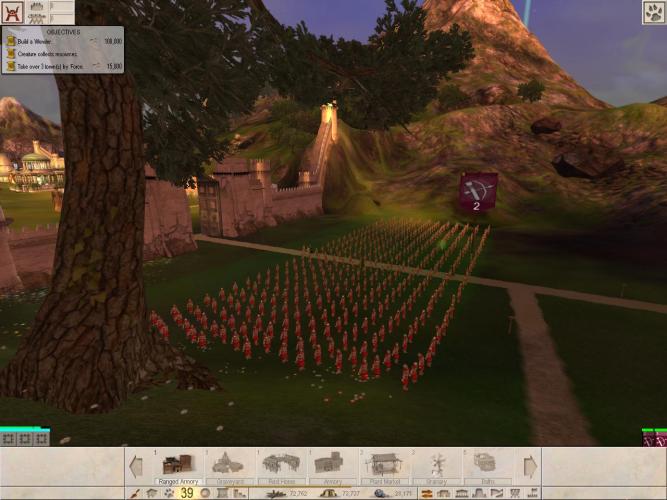Open the creature paw menu
Viewport: 667px width, 500px height.
tap(653, 13)
